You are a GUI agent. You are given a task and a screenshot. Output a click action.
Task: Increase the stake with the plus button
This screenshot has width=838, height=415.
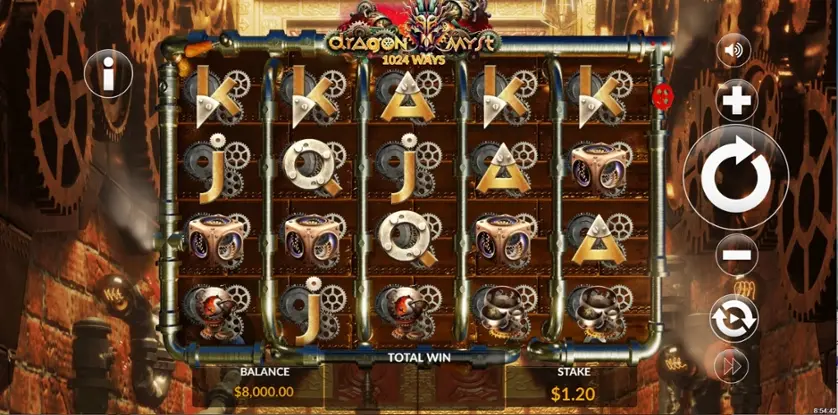(x=736, y=101)
